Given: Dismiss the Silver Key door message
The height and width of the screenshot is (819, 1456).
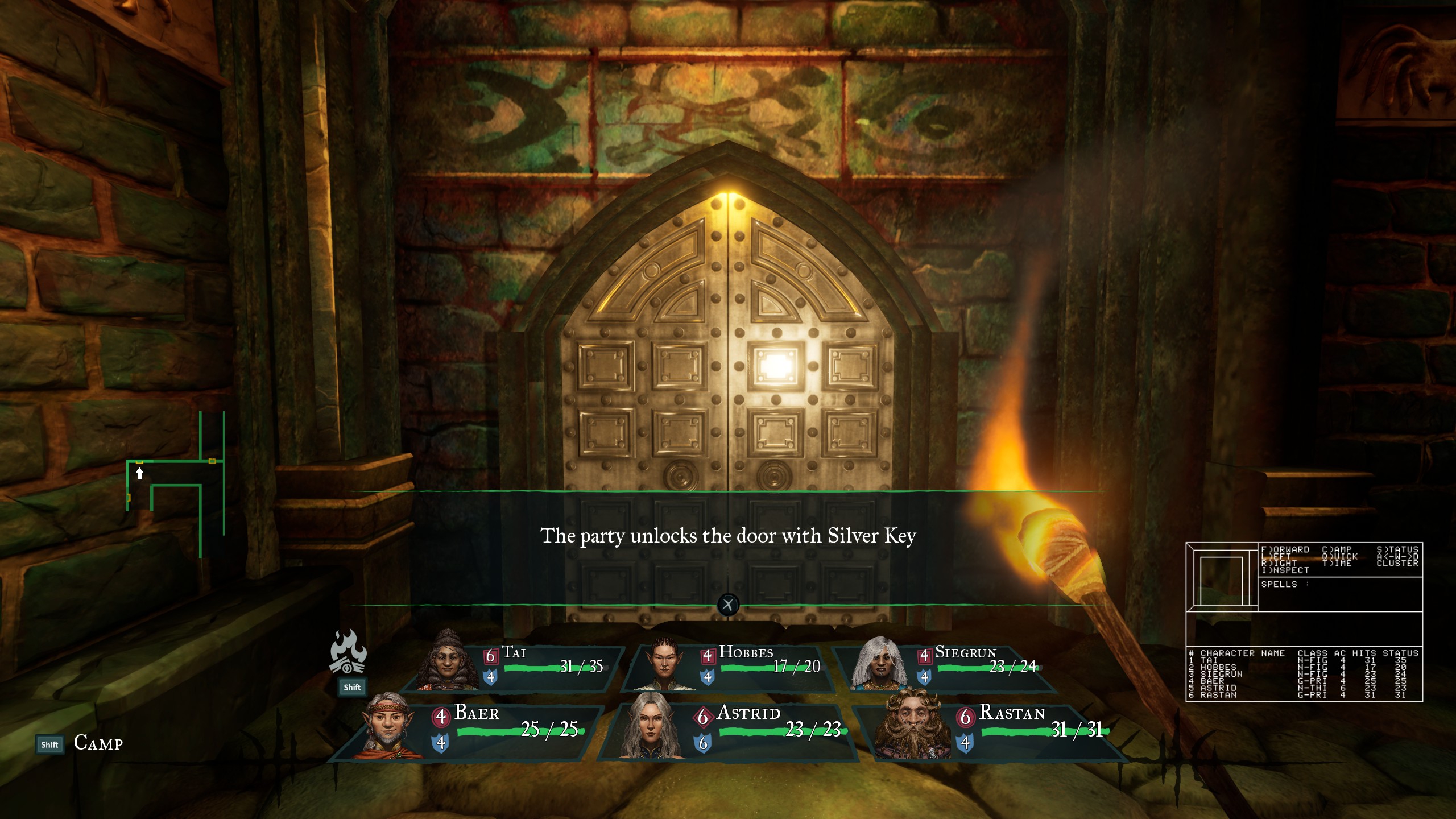Looking at the screenshot, I should coord(728,605).
